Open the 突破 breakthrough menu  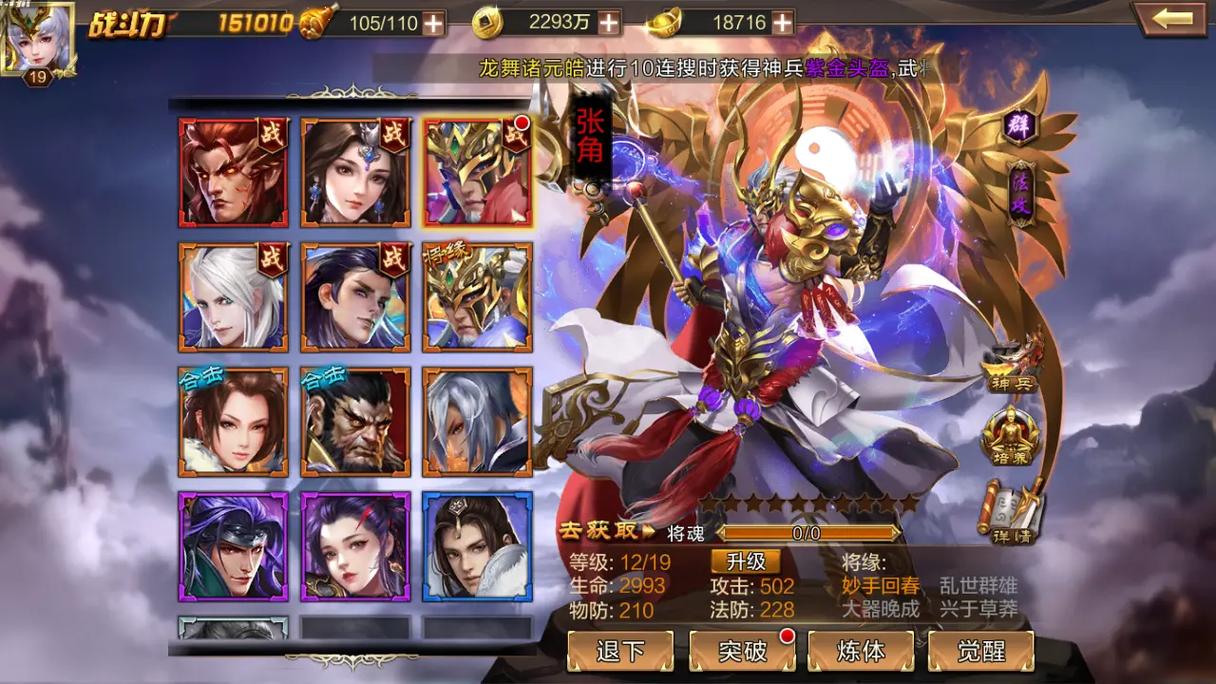pos(741,651)
